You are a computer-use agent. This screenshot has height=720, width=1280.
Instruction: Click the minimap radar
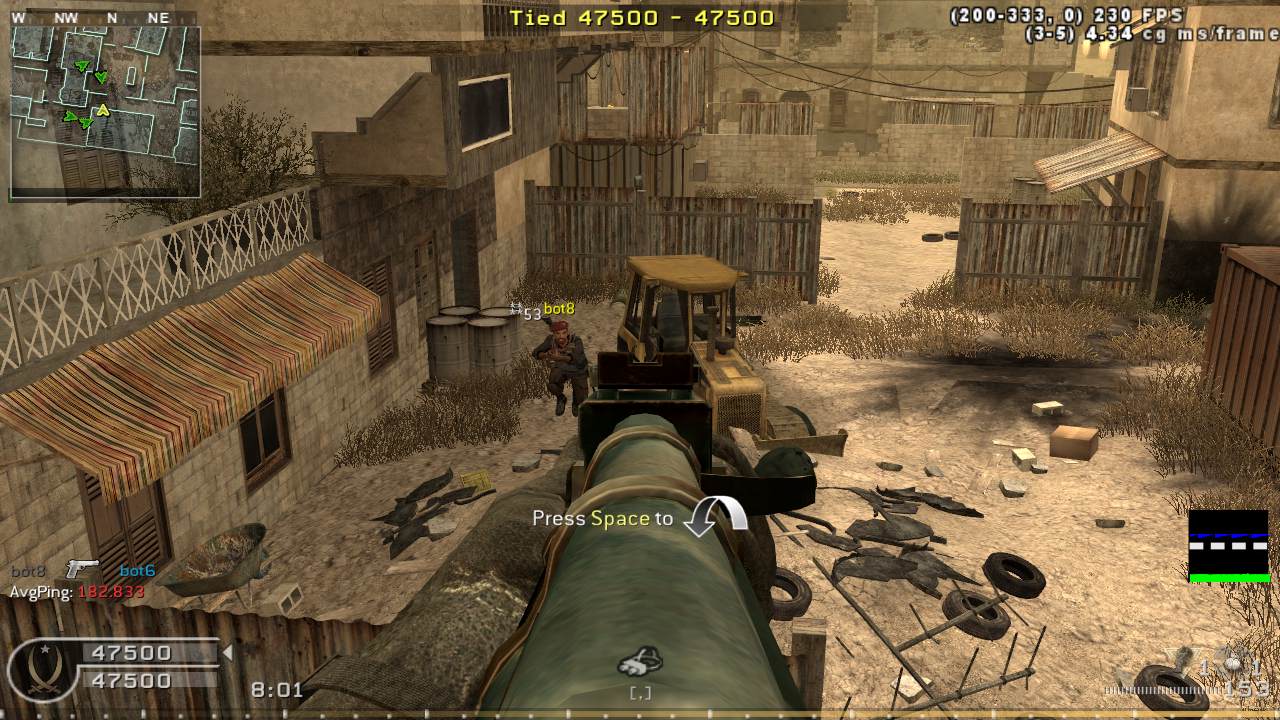pos(105,110)
